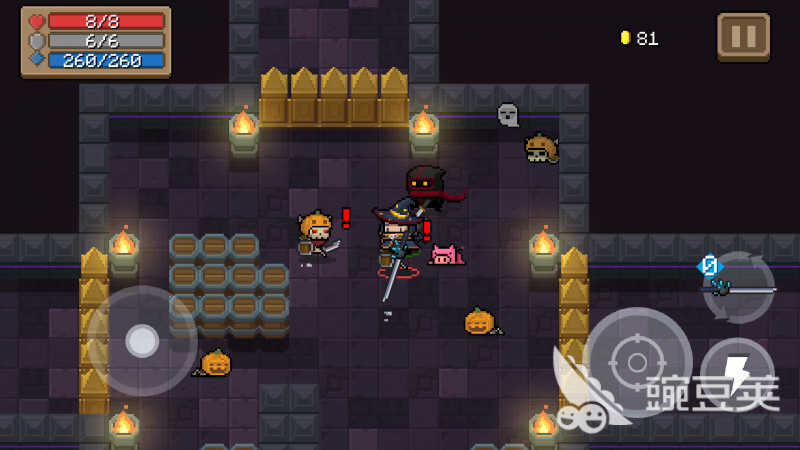Image resolution: width=800 pixels, height=450 pixels.
Task: Tap the virtual movement joystick
Action: click(x=142, y=341)
